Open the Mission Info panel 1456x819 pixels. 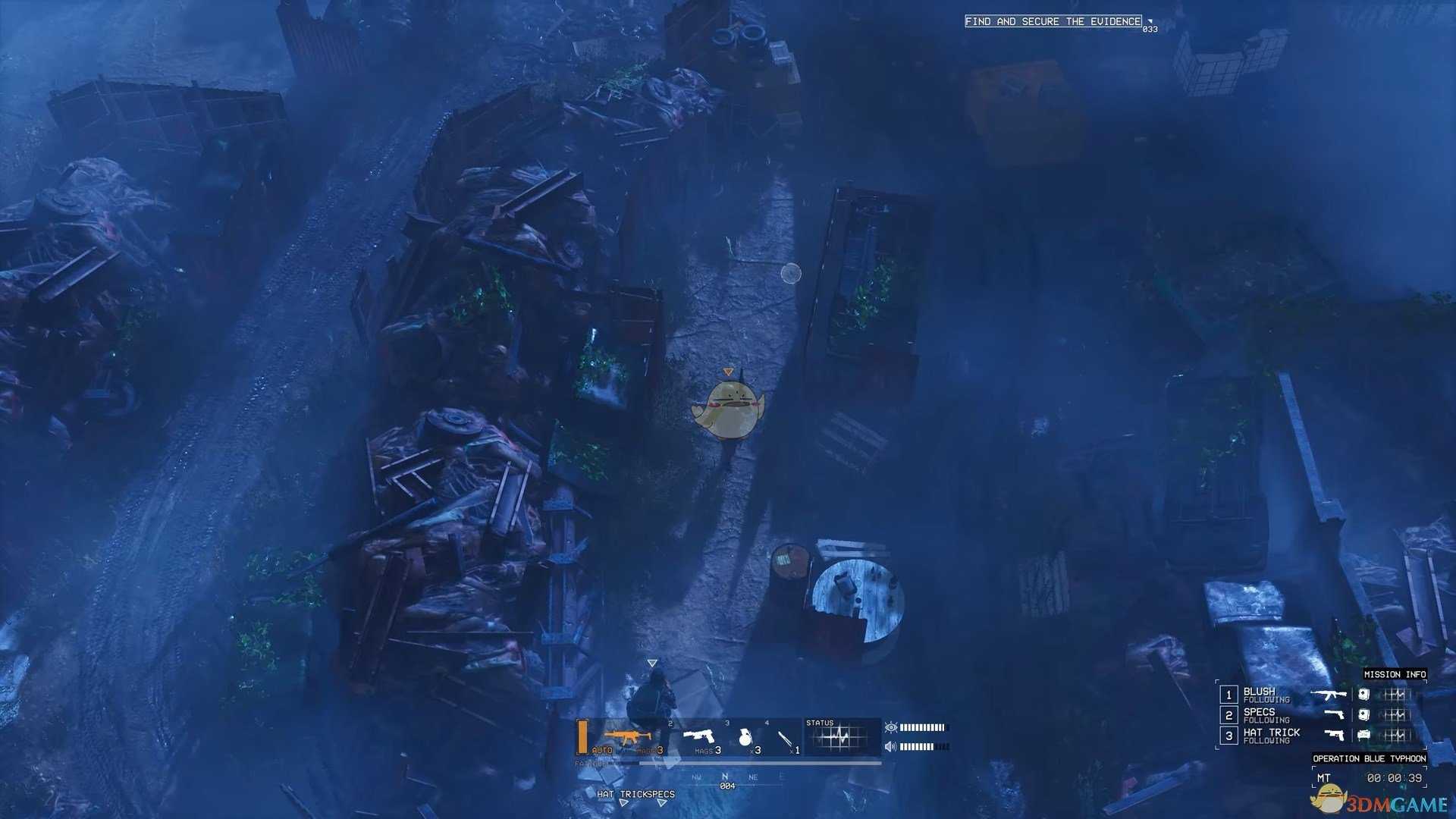[x=1395, y=674]
